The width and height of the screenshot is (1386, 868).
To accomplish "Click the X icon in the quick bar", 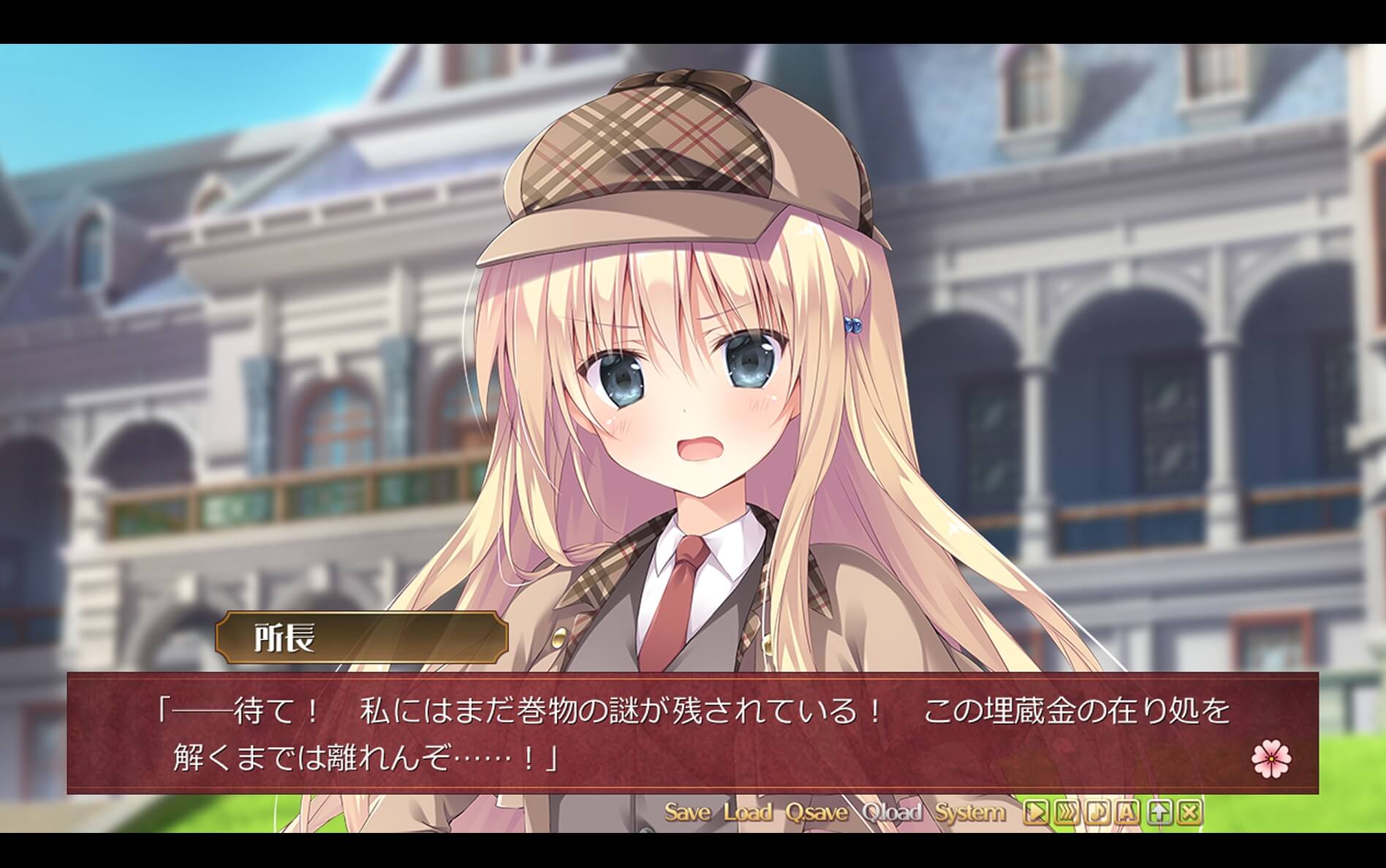I will [1189, 811].
